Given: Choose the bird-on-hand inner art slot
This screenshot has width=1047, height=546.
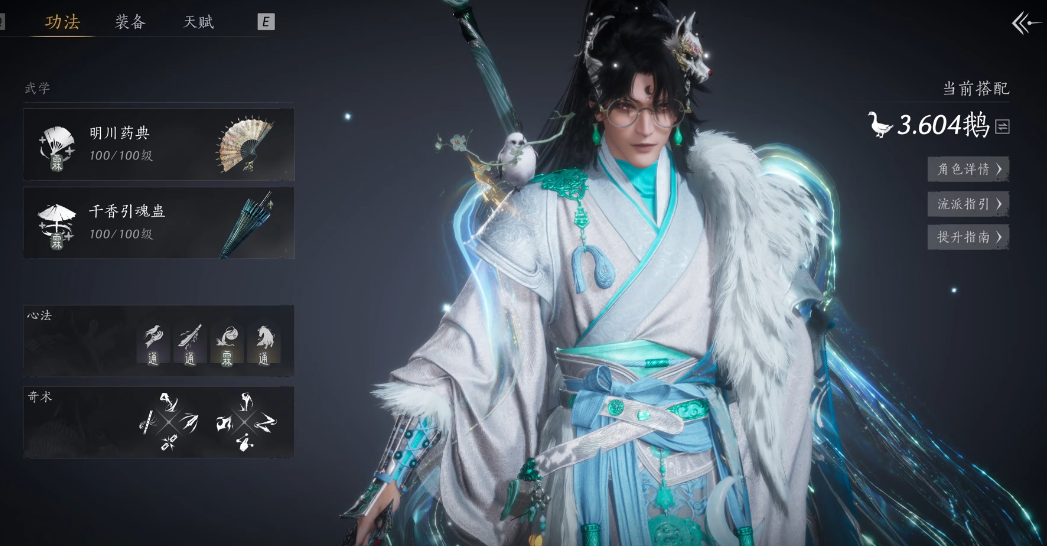Looking at the screenshot, I should click(153, 344).
